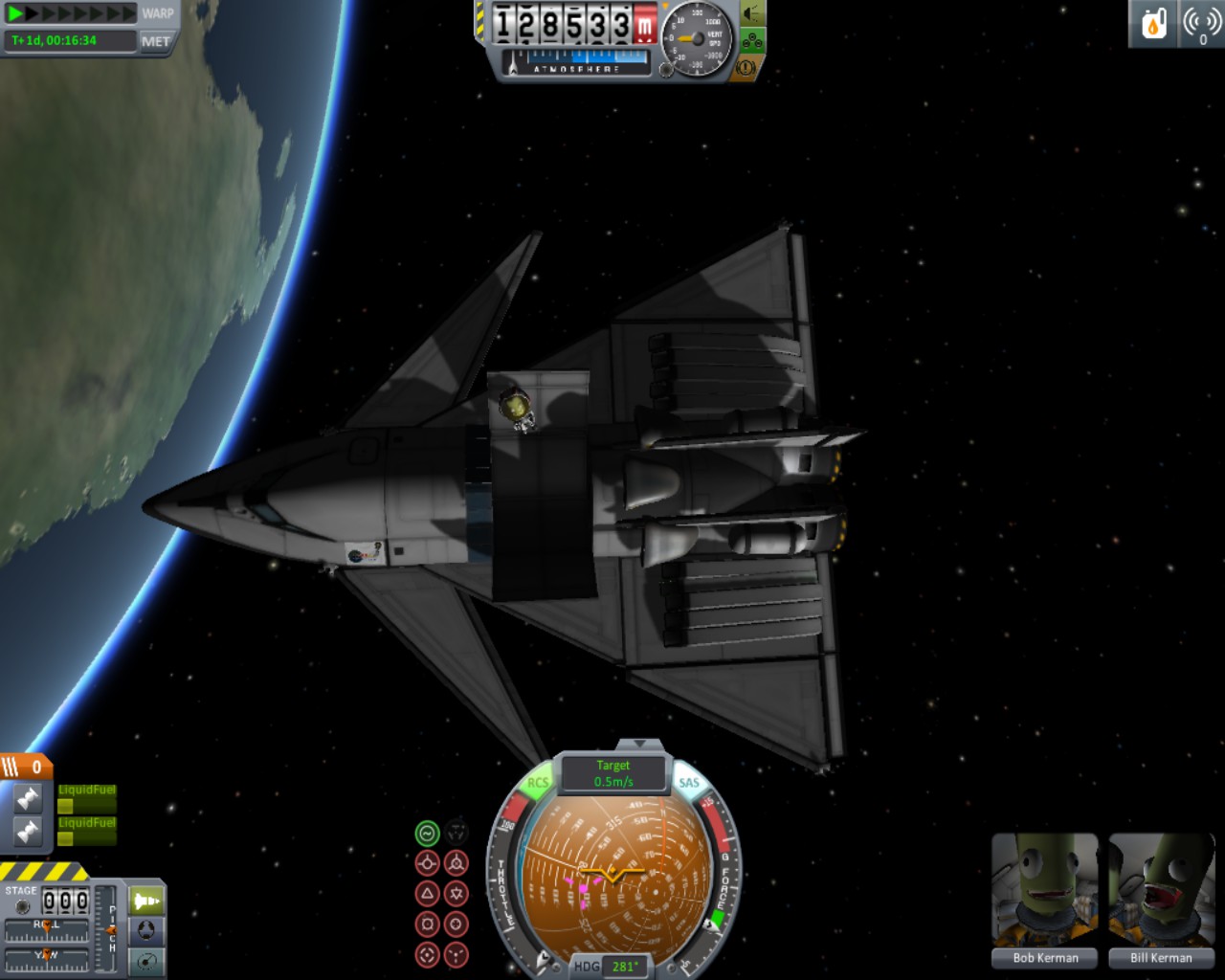Select the stability assist SAS mode
This screenshot has height=980, width=1225.
tap(427, 833)
